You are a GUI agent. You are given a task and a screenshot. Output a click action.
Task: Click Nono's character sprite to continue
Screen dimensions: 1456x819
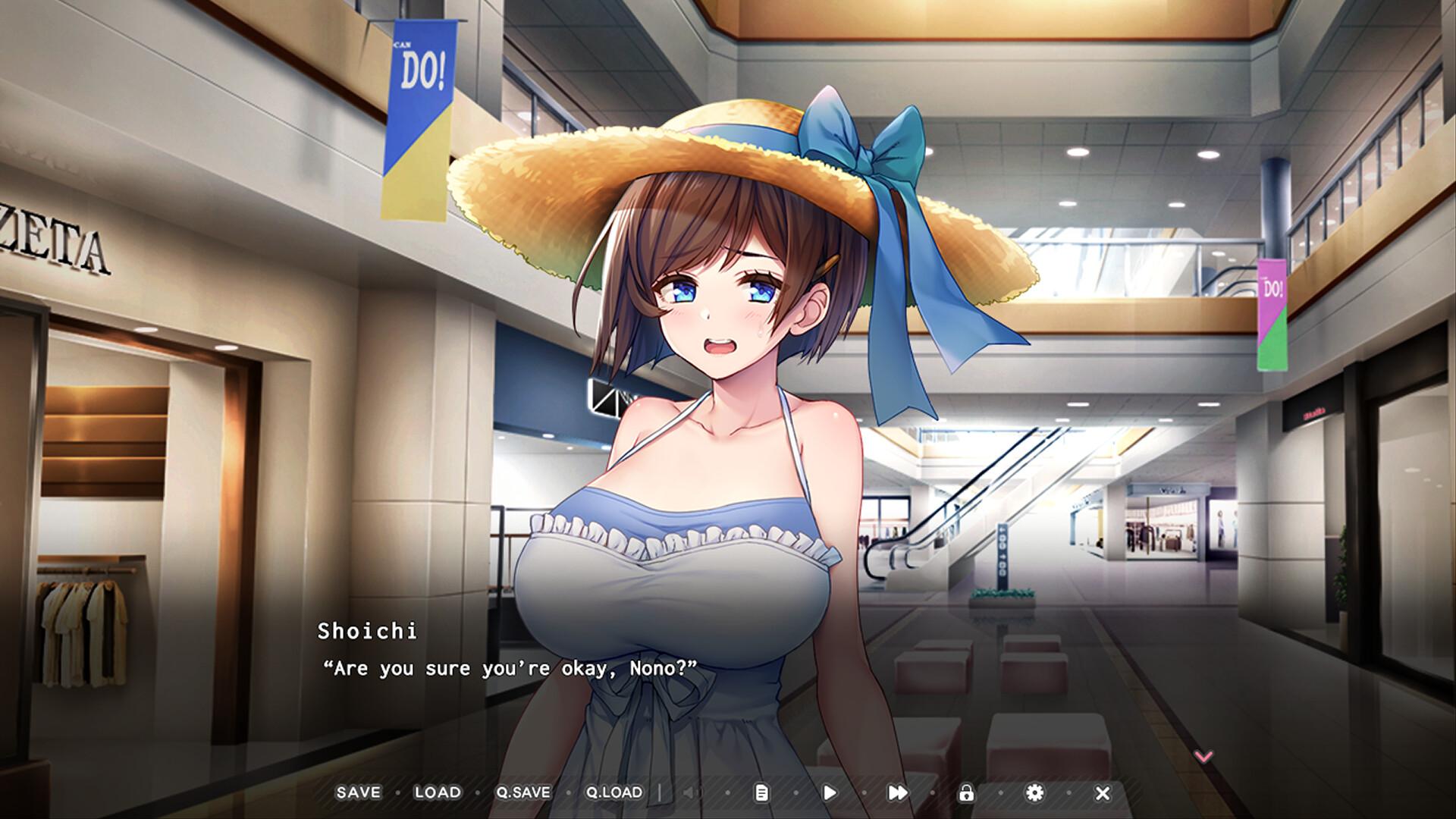(720, 455)
